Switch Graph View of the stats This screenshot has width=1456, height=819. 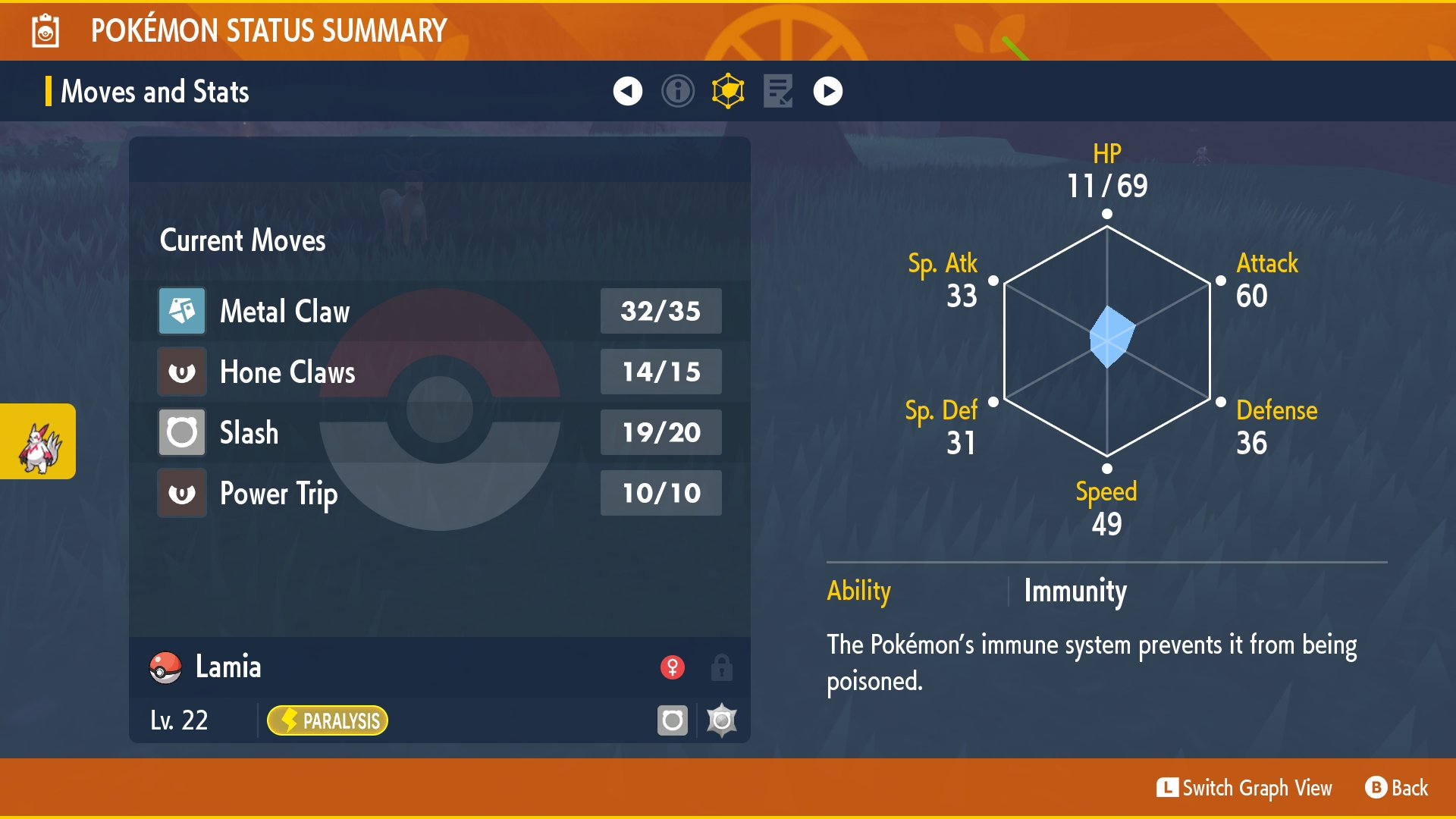coord(1244,788)
